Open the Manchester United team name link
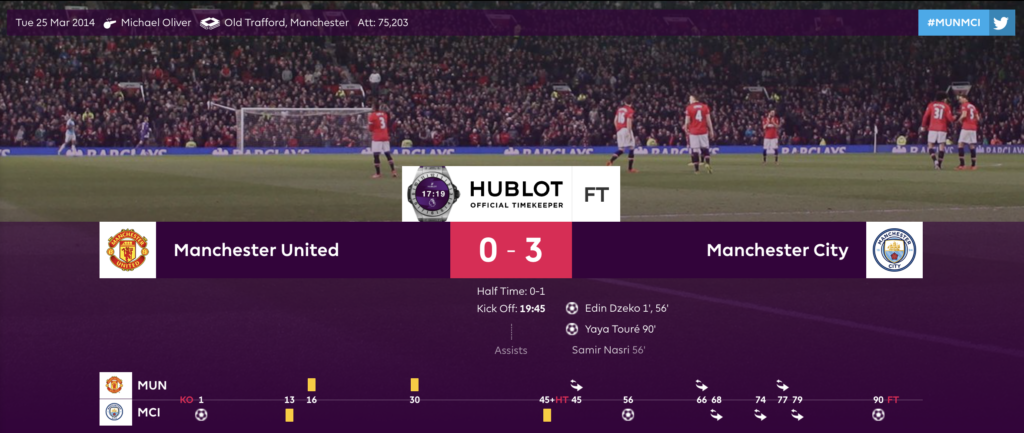The image size is (1024, 433). pyautogui.click(x=256, y=250)
